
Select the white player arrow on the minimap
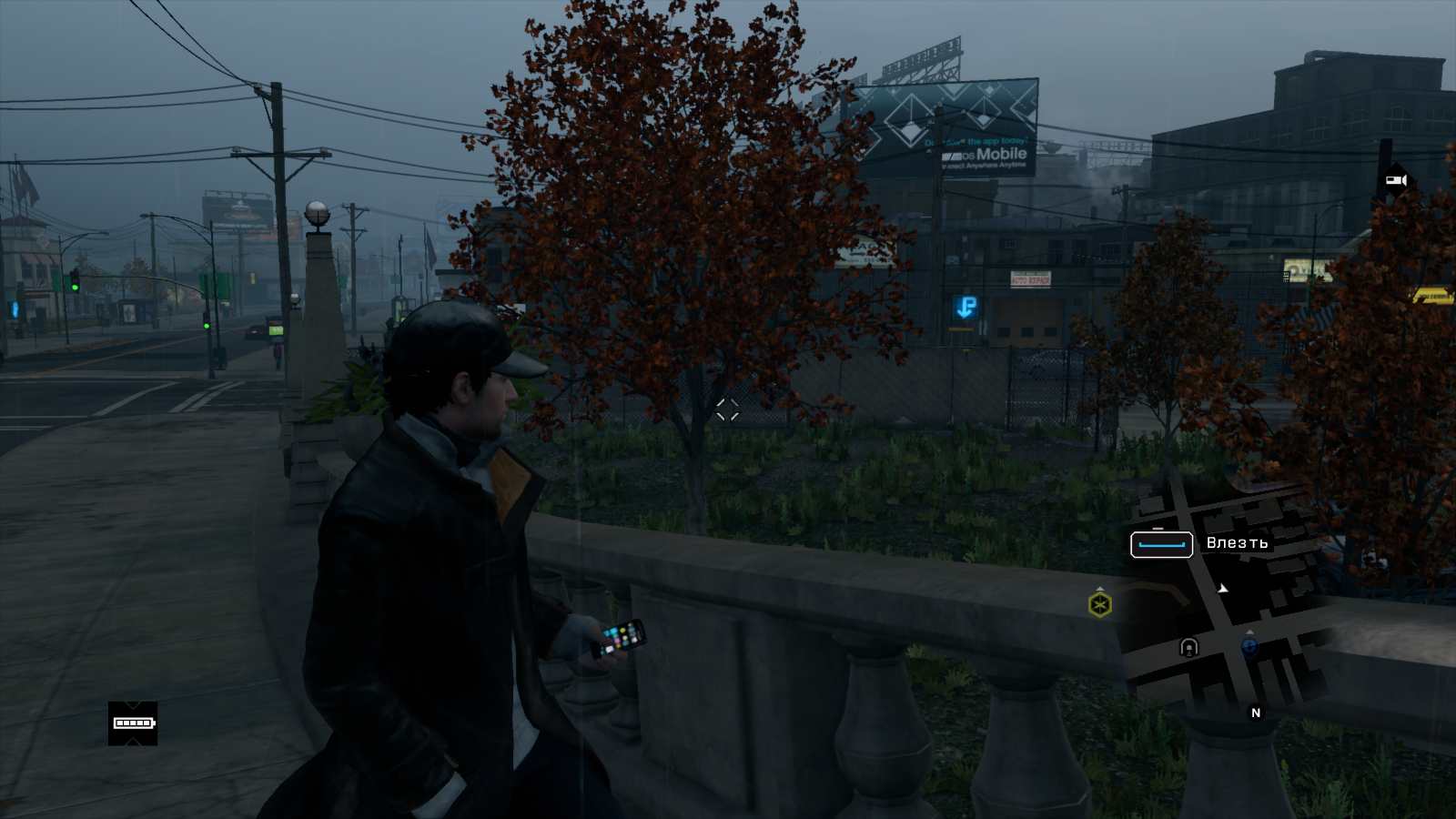point(1223,589)
